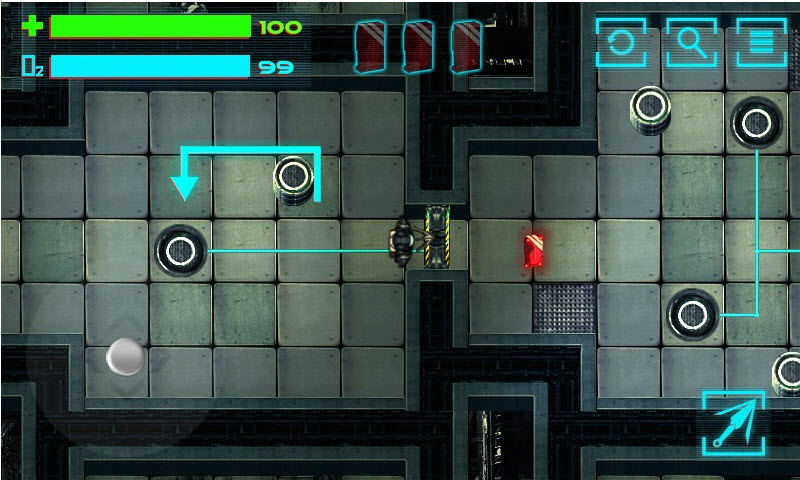Image resolution: width=800 pixels, height=480 pixels.
Task: Fire the arrow weapon button
Action: coord(733,421)
